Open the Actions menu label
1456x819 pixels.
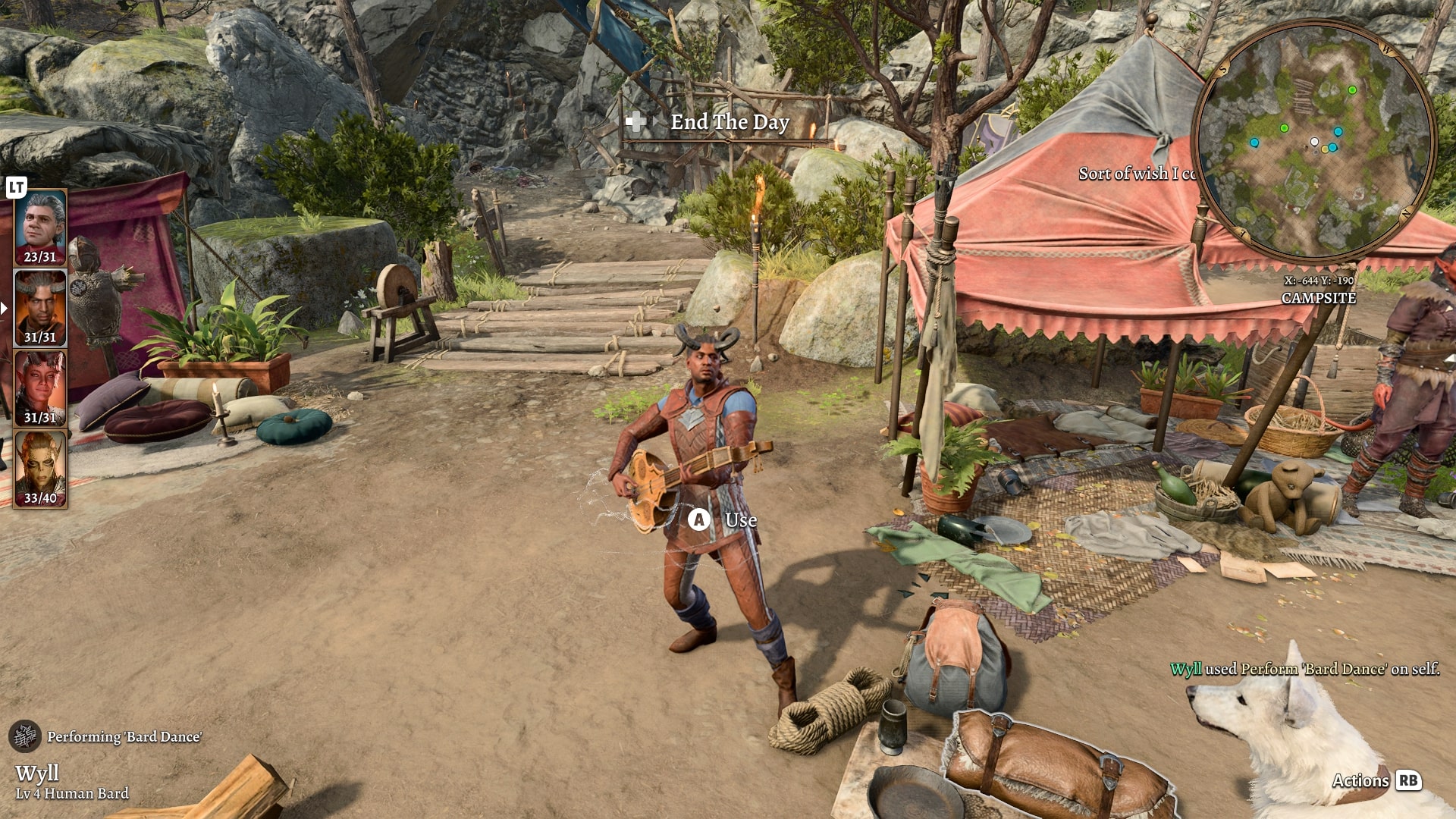point(1361,780)
